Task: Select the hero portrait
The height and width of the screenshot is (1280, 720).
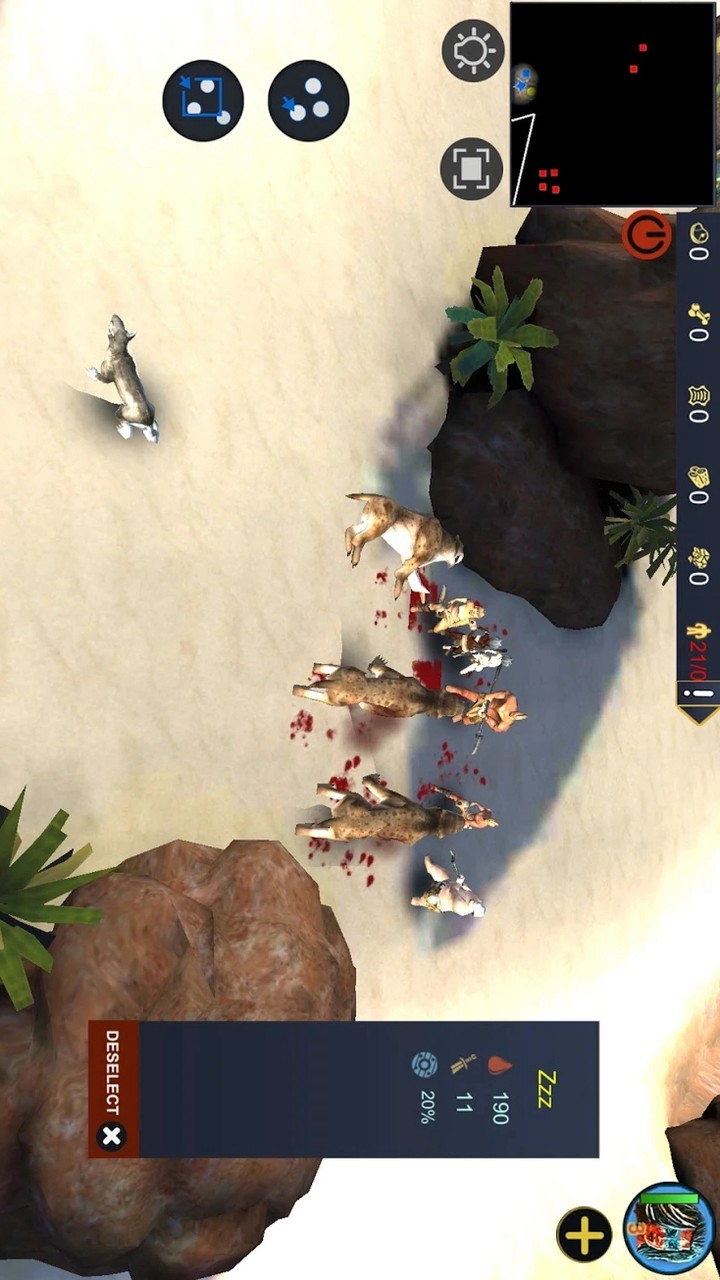Action: pyautogui.click(x=669, y=1231)
